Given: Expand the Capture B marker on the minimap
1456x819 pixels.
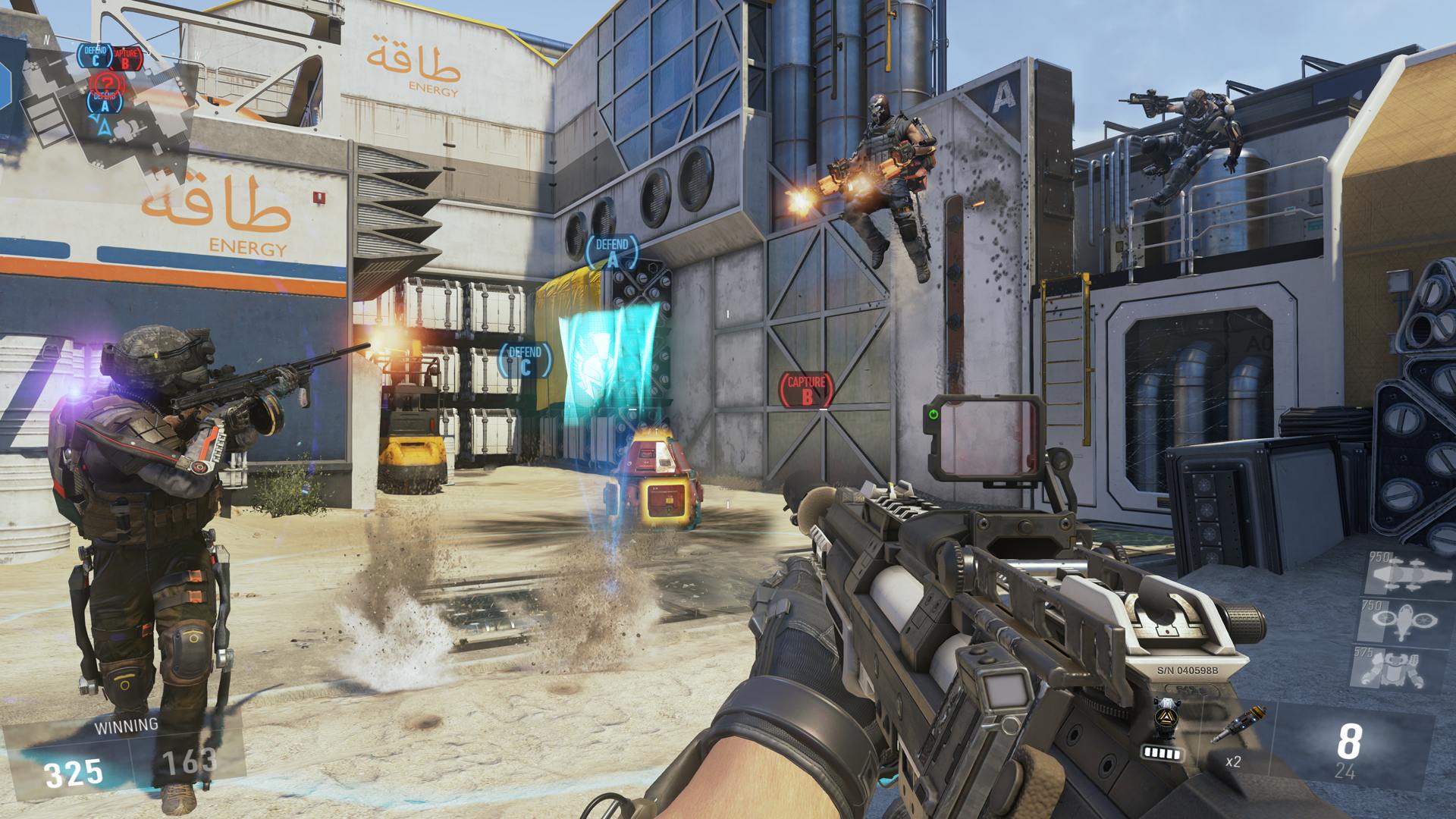Looking at the screenshot, I should pos(126,59).
